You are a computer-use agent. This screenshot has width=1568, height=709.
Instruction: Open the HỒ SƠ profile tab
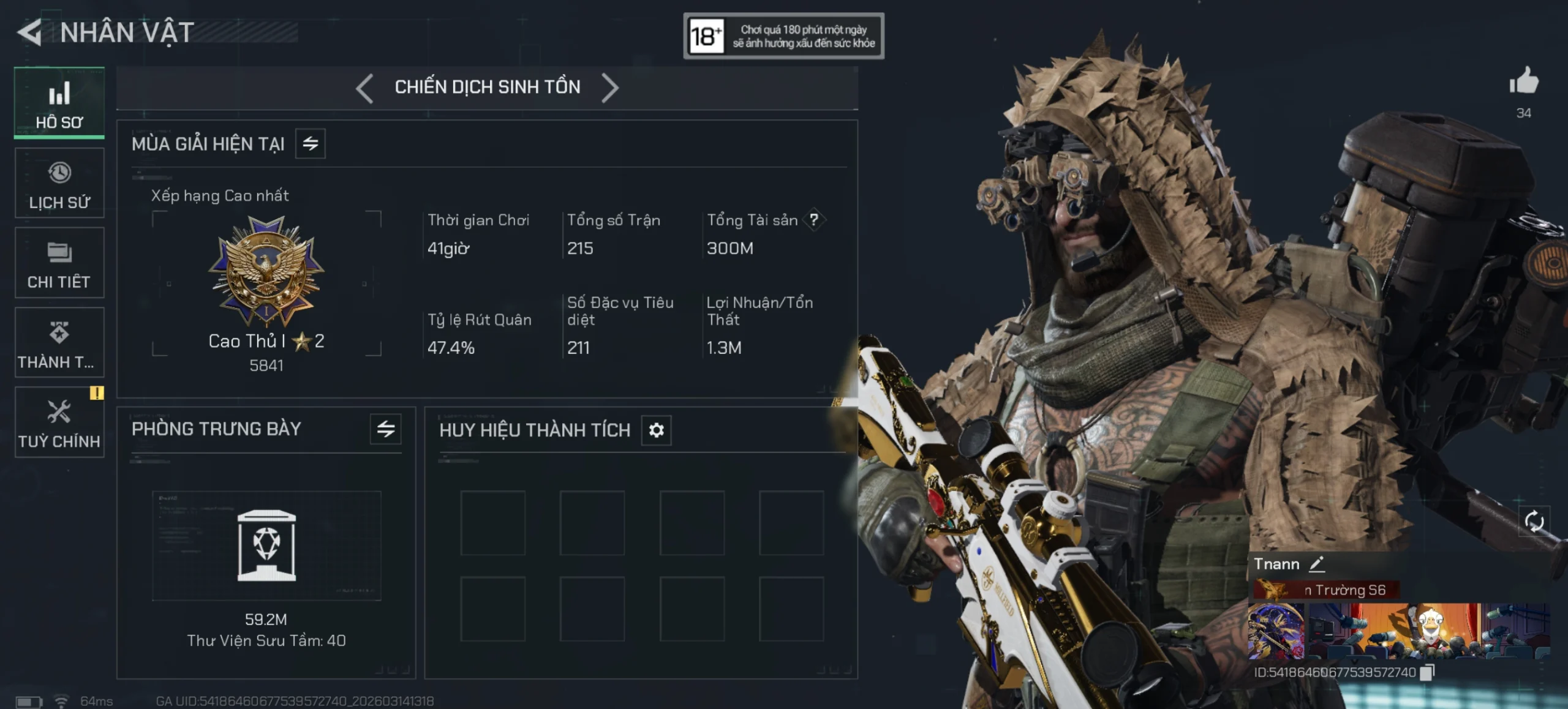59,103
